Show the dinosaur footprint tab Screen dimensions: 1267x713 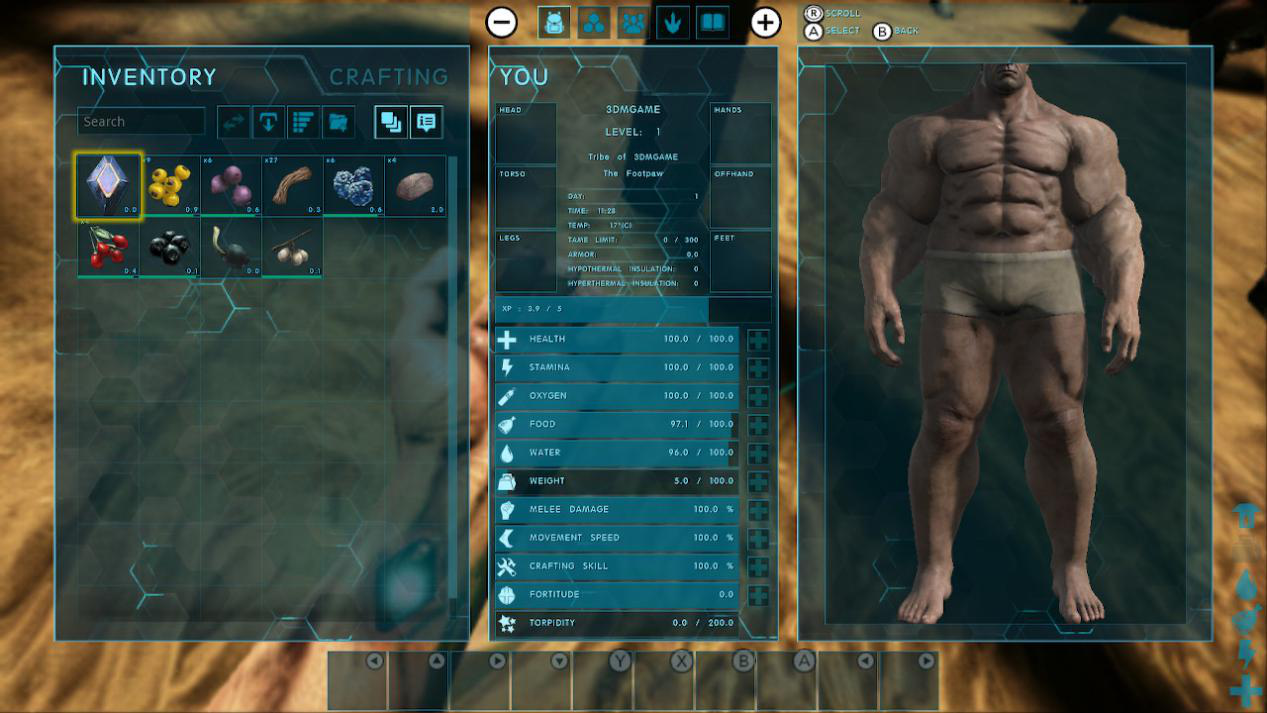tap(673, 22)
